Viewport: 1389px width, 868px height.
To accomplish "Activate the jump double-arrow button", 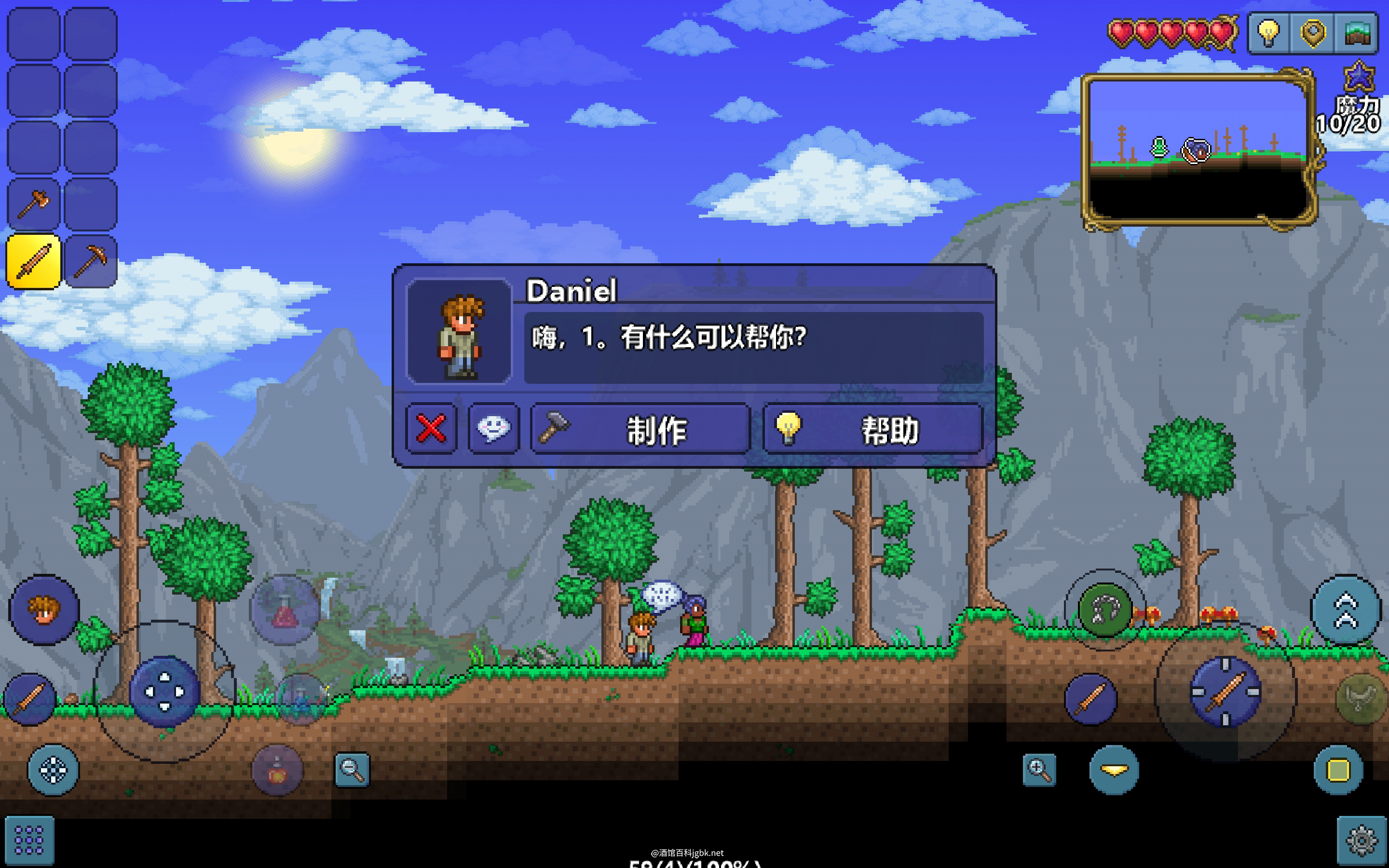I will (x=1346, y=611).
